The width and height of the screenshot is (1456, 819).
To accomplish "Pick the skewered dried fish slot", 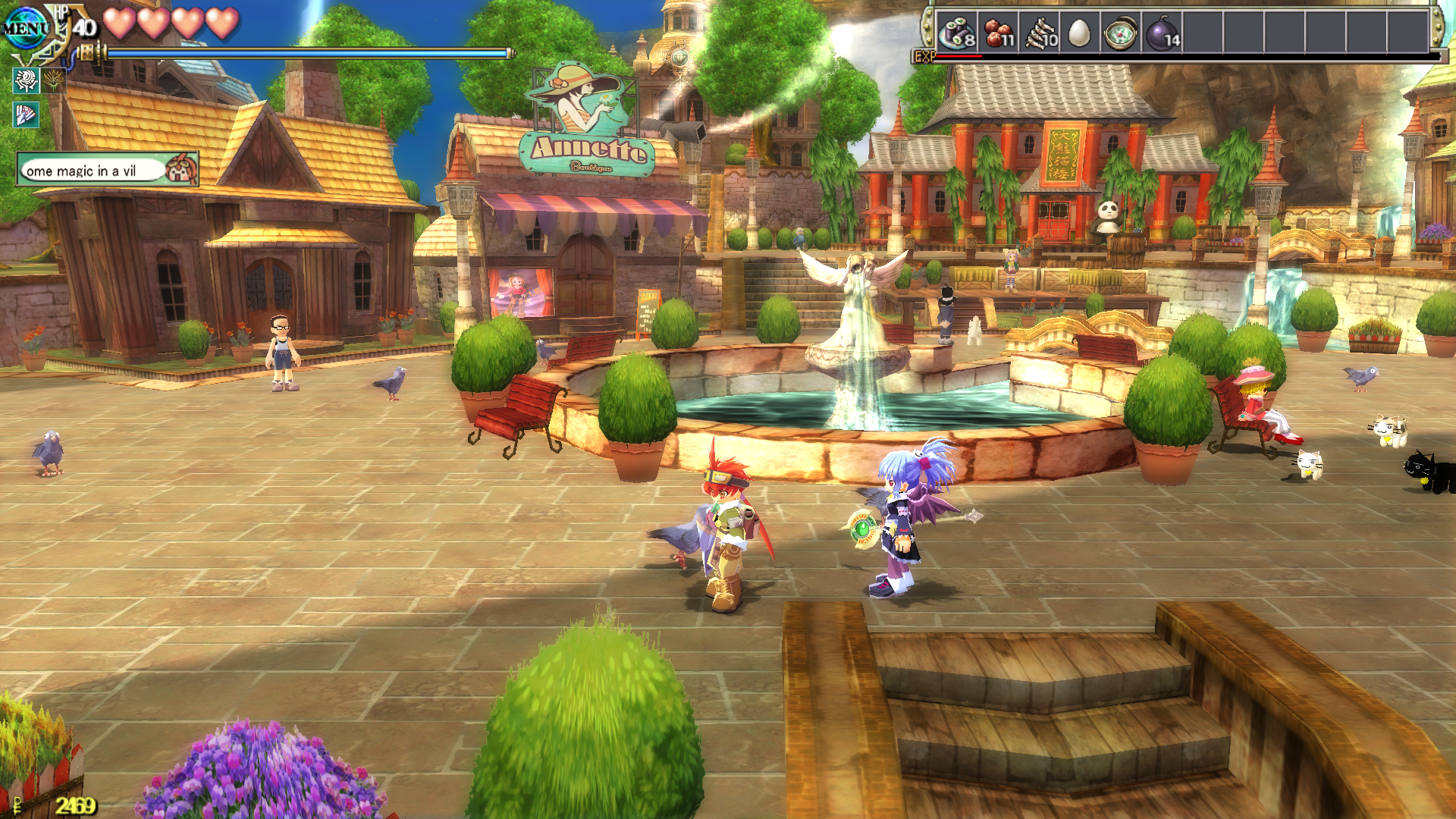I will click(1040, 33).
